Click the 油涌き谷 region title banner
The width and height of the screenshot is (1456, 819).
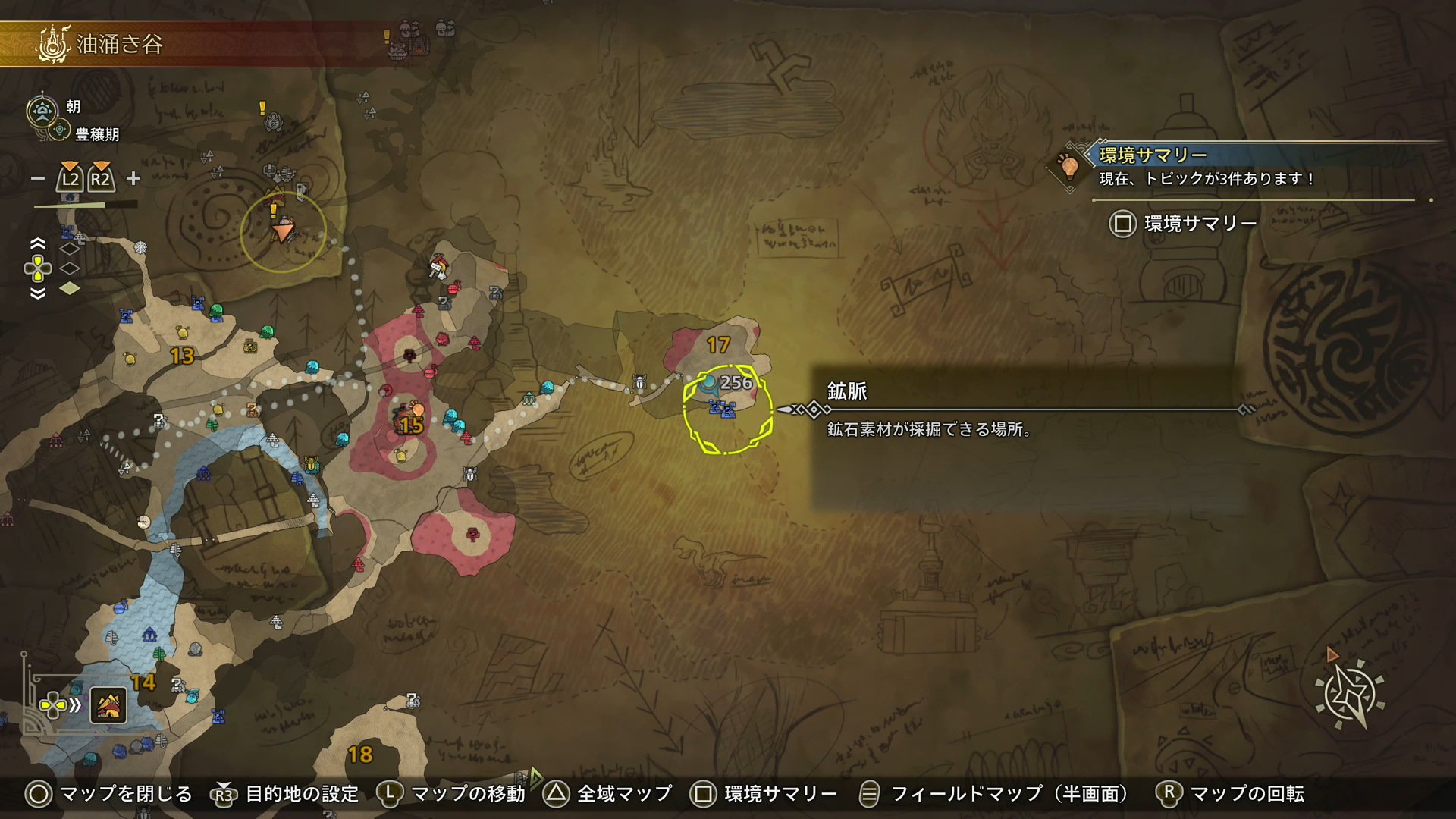(121, 44)
